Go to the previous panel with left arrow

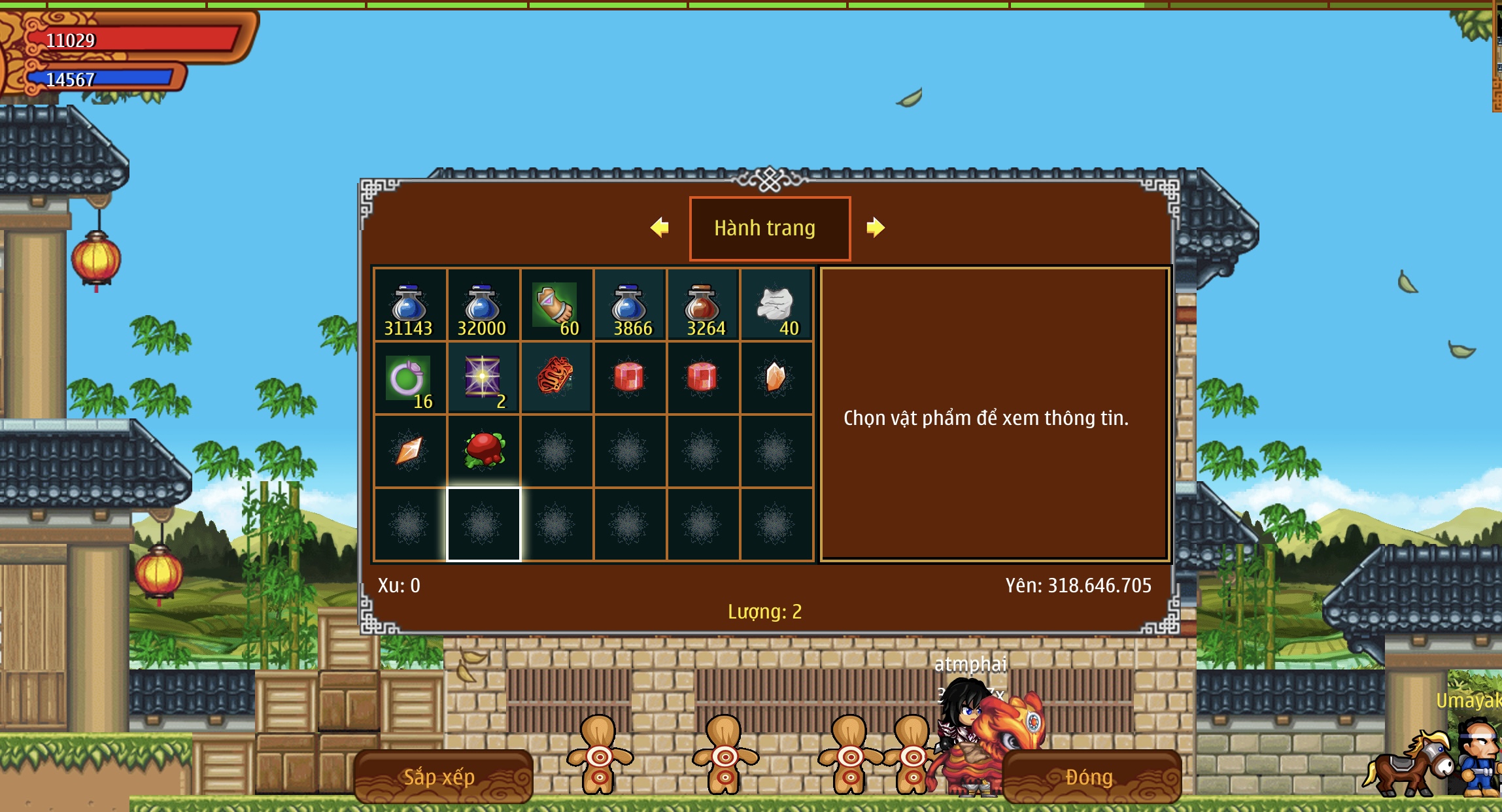660,228
